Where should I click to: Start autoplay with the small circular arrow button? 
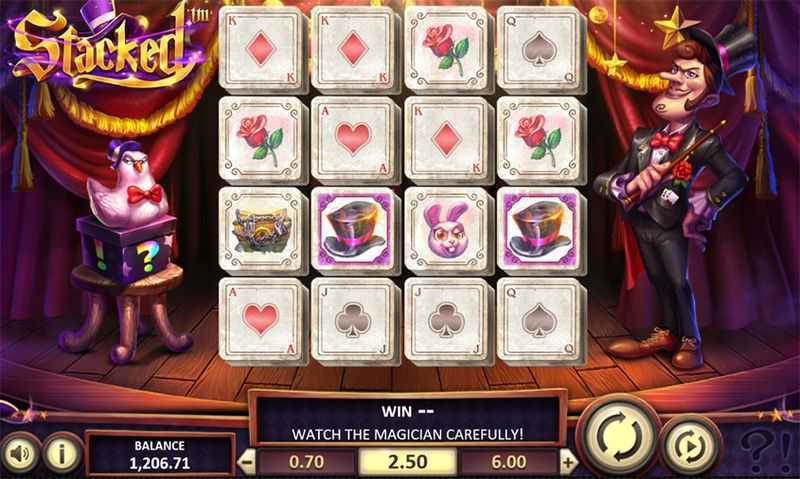point(690,445)
